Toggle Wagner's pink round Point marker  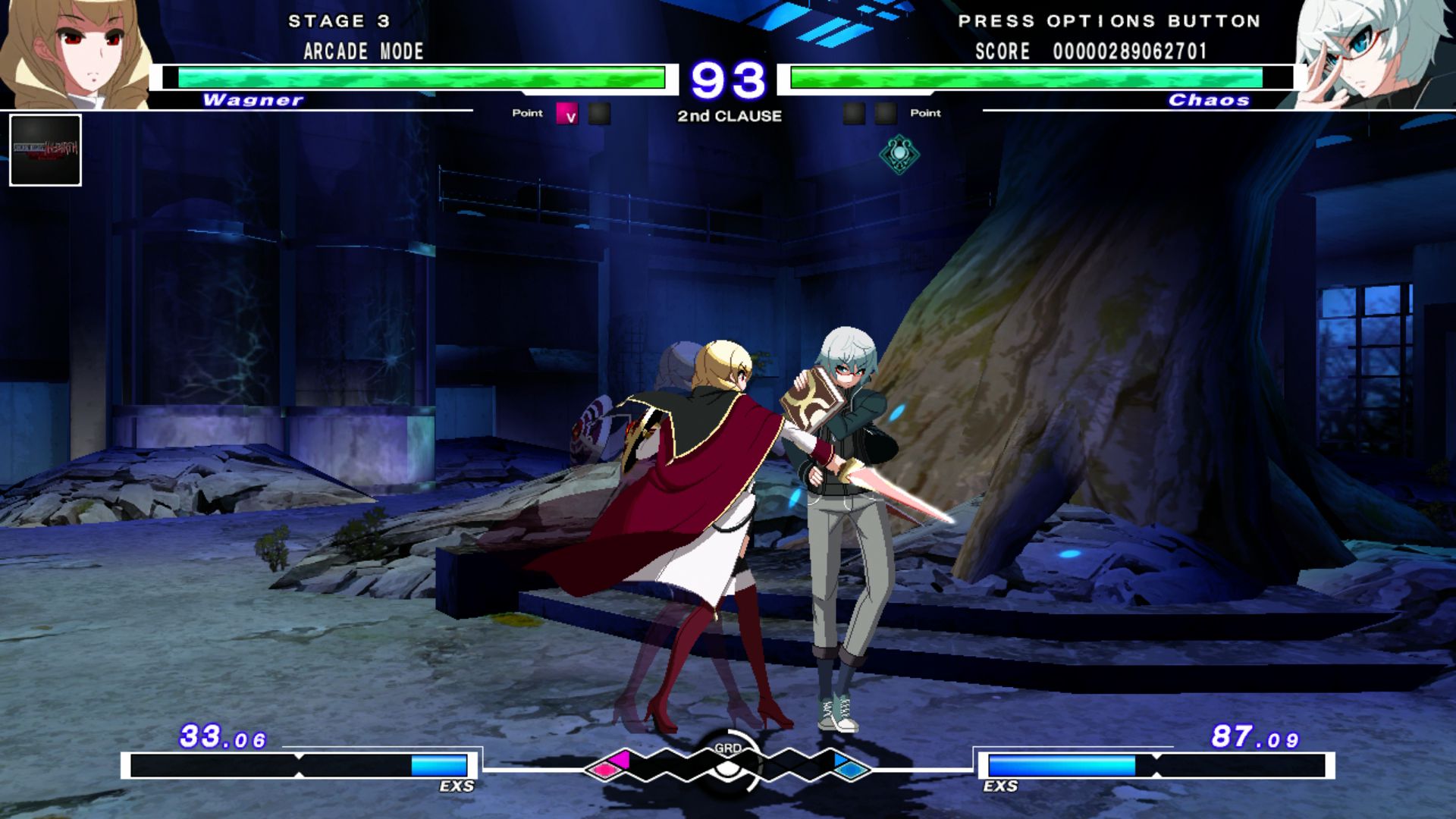point(566,114)
